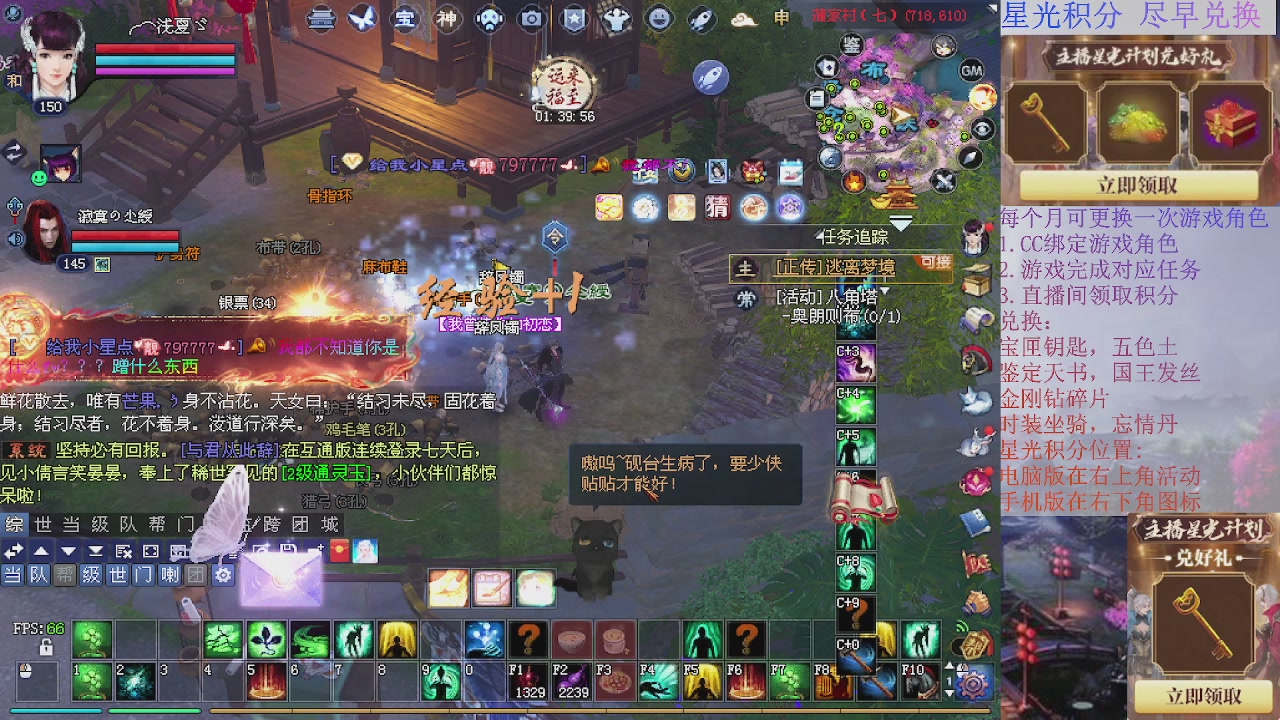Open the GM button beside the minimap

click(970, 72)
